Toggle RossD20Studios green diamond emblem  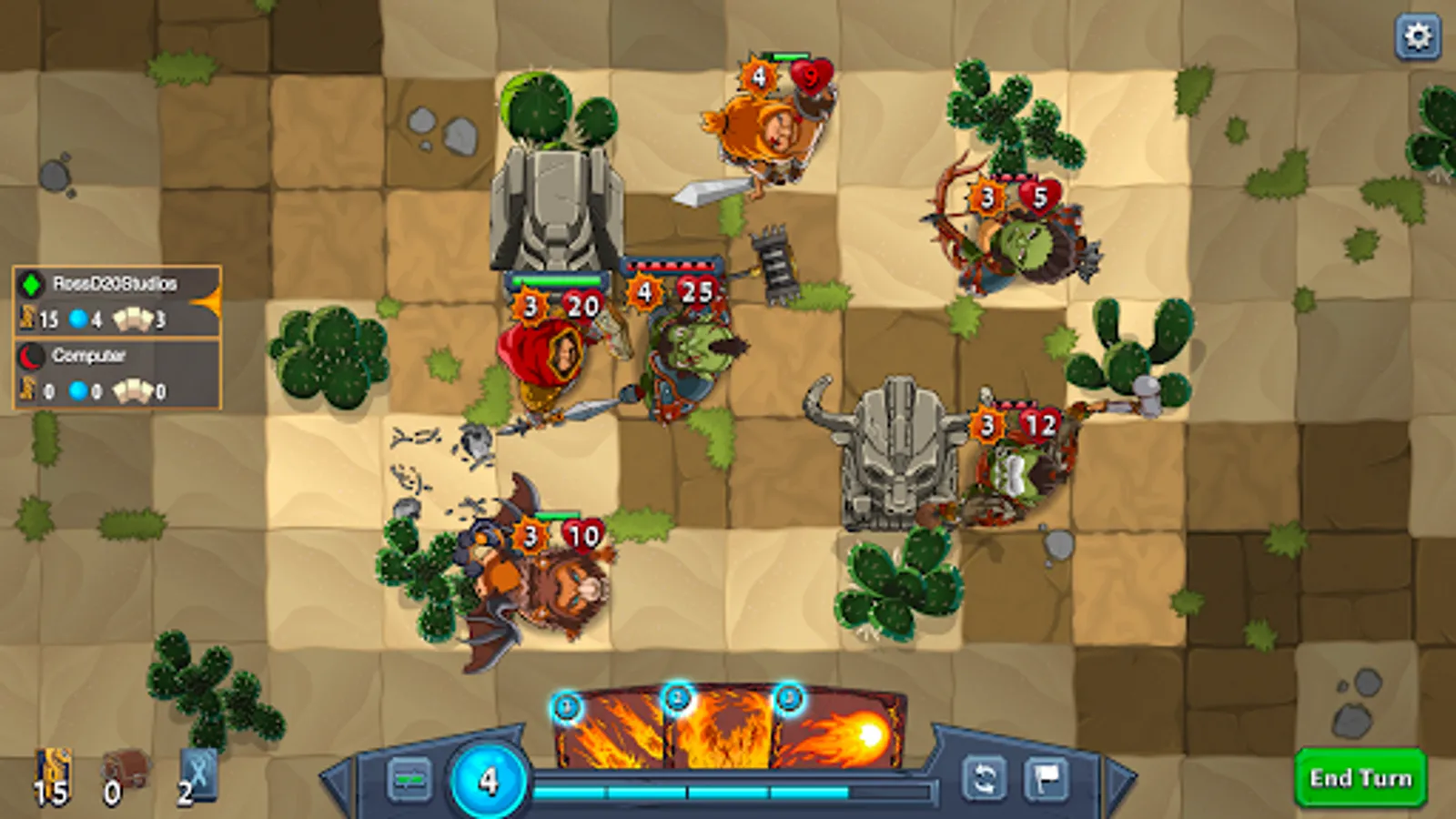pyautogui.click(x=30, y=283)
